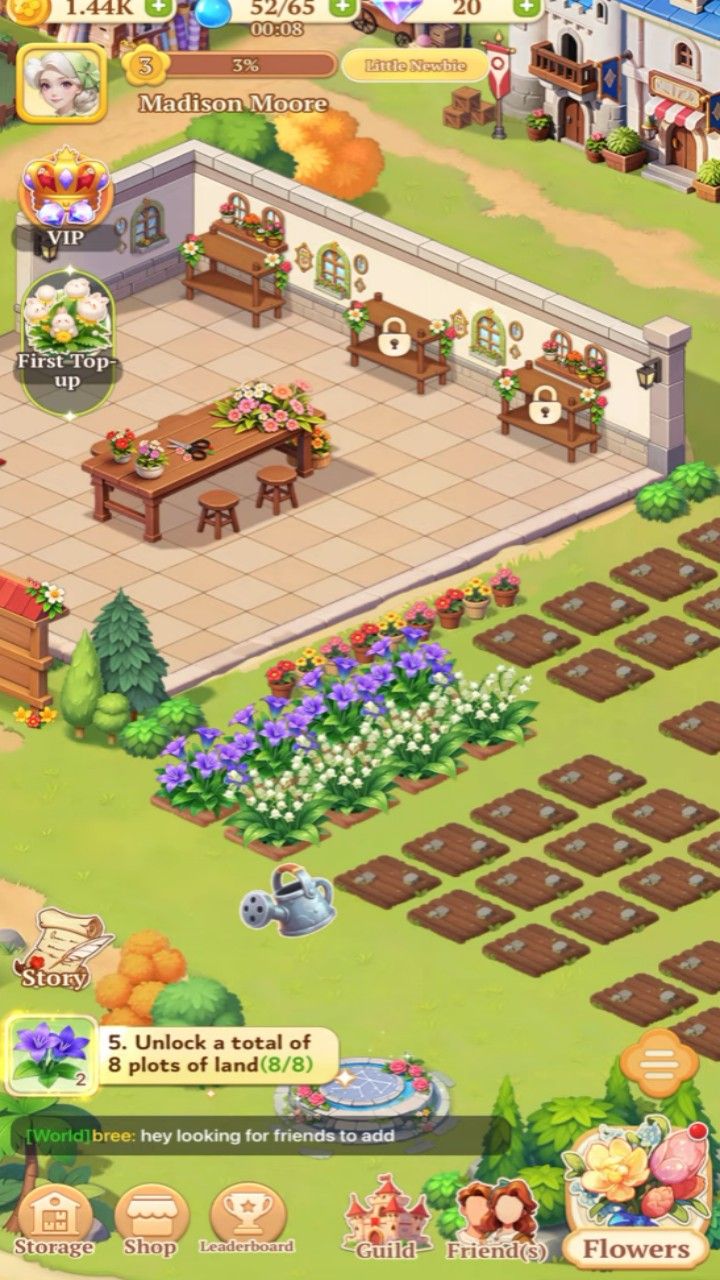Go to the Shop

click(151, 1220)
